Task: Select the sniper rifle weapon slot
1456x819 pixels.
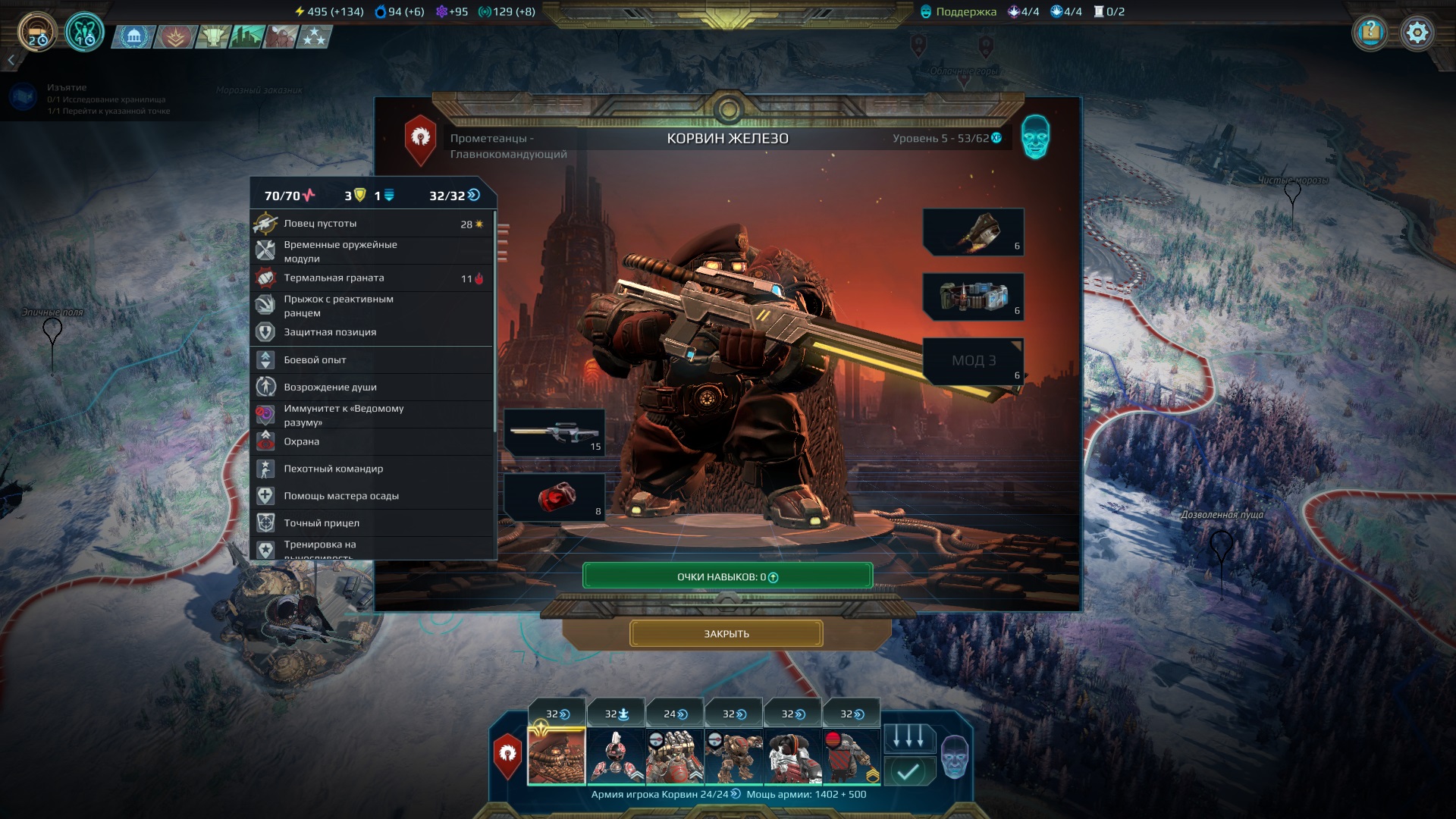Action: pos(554,432)
